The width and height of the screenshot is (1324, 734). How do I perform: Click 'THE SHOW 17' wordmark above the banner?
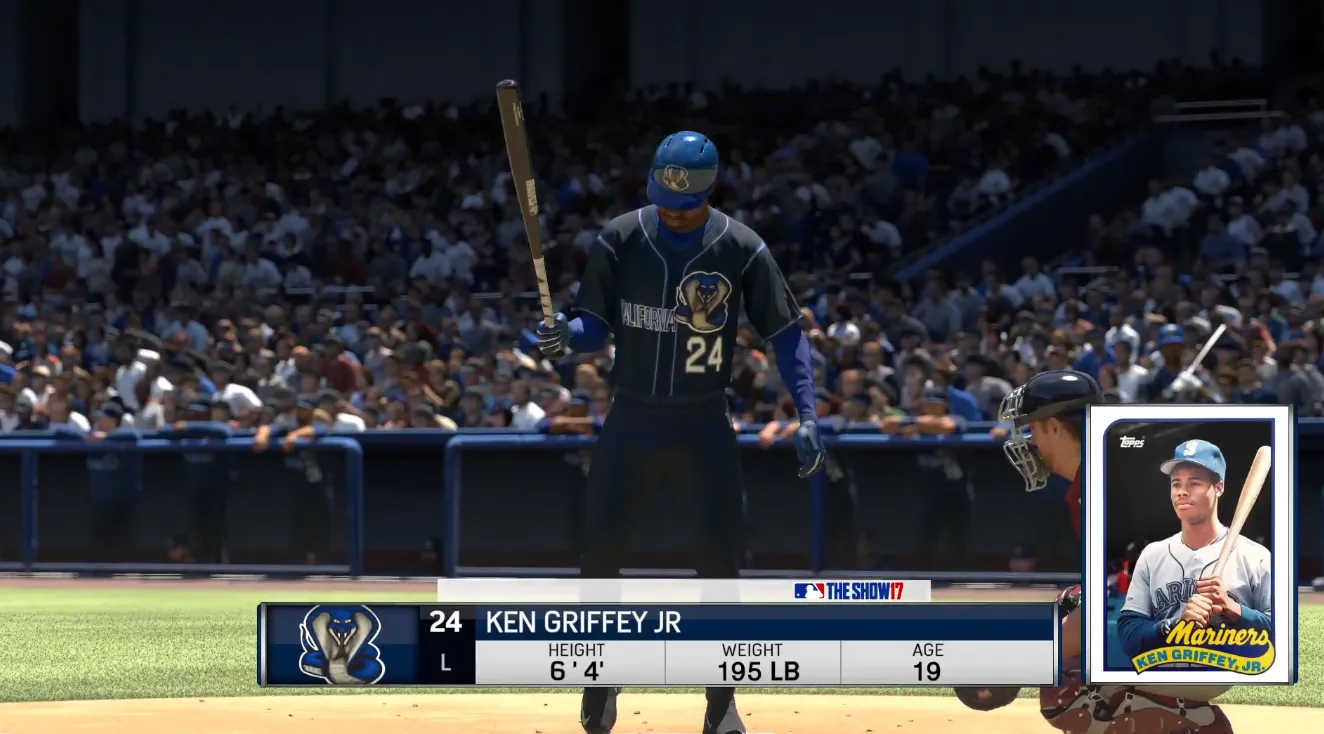click(867, 589)
